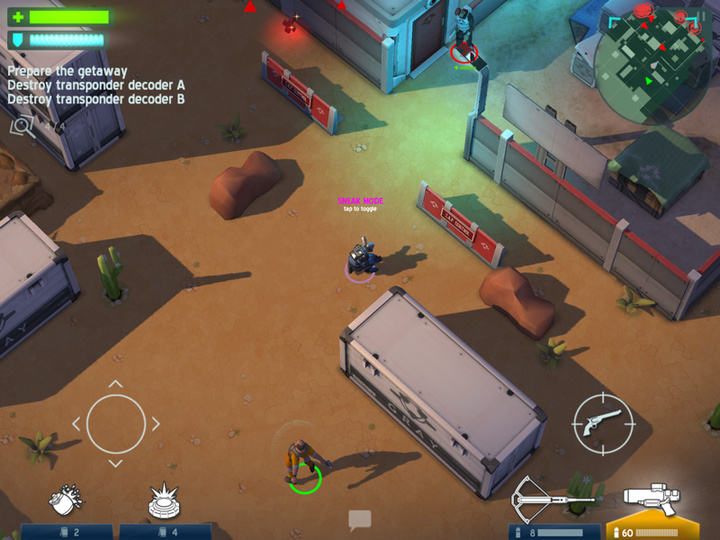Open the chat speech bubble
The width and height of the screenshot is (720, 540).
point(360,519)
